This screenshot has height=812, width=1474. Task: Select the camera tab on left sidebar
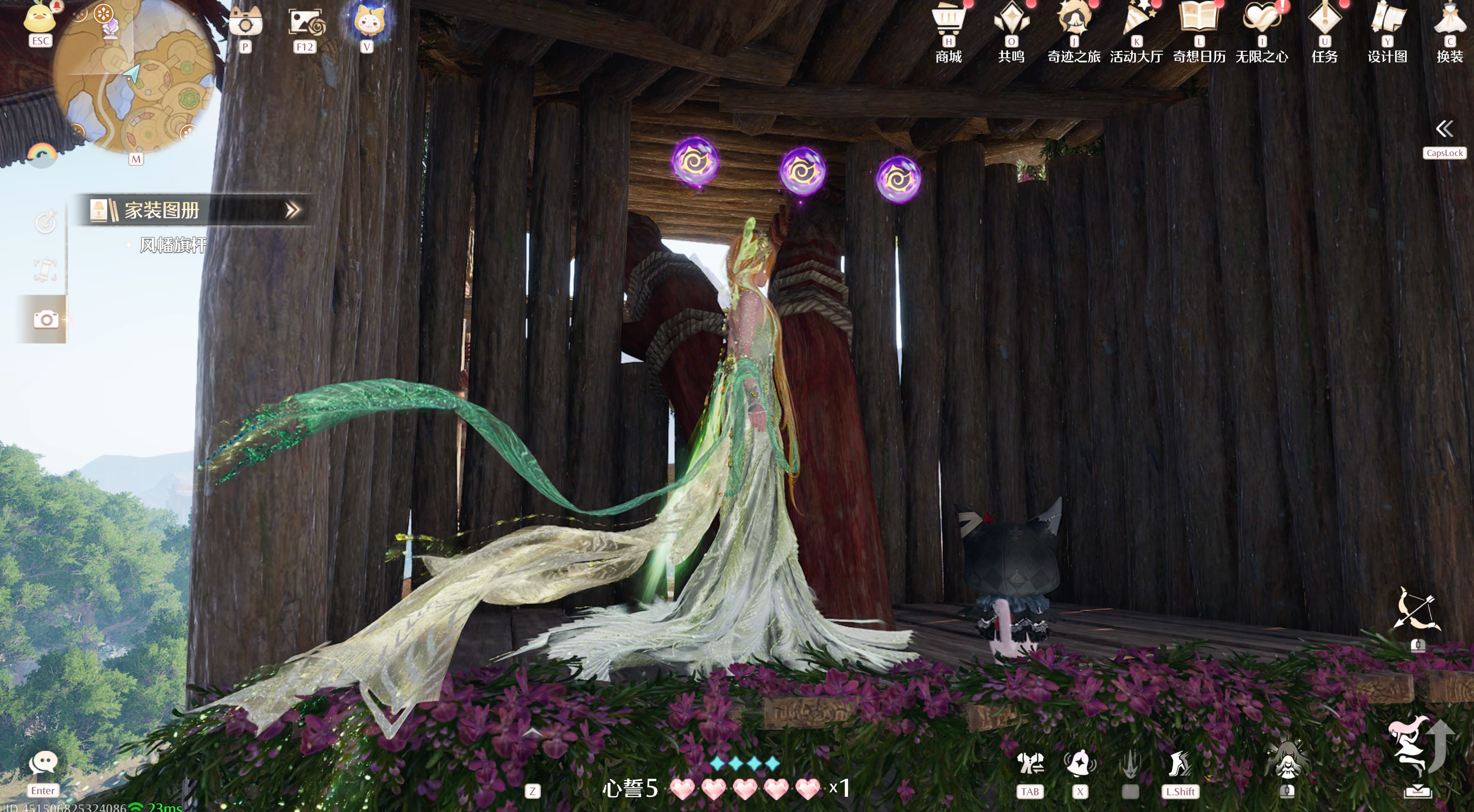point(46,320)
